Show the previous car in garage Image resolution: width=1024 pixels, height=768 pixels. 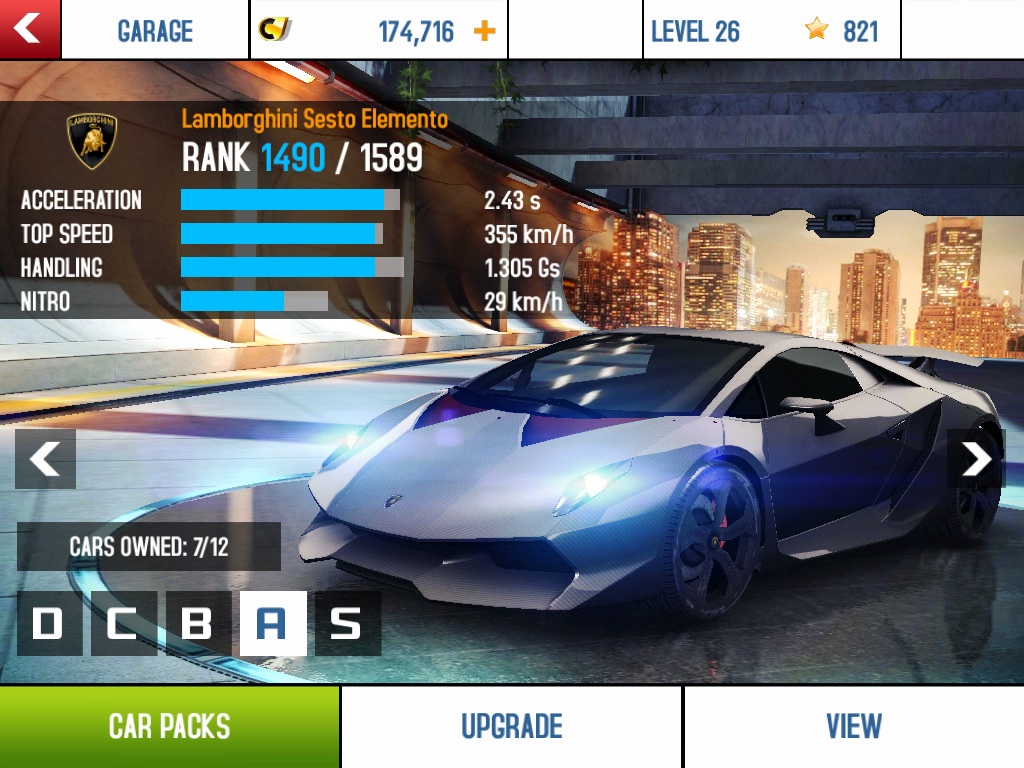[45, 459]
